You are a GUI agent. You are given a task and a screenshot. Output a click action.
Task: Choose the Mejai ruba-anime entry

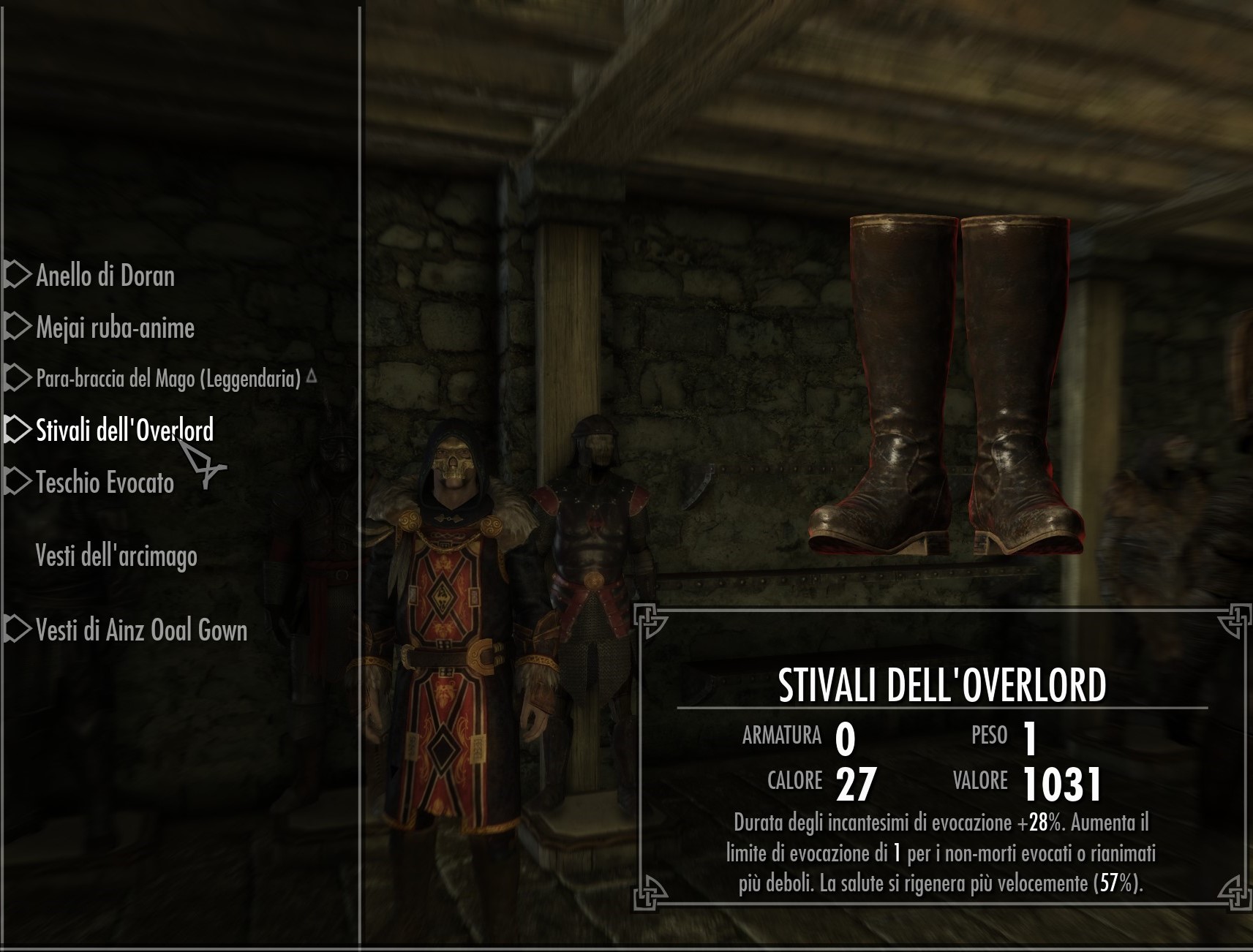(x=115, y=328)
